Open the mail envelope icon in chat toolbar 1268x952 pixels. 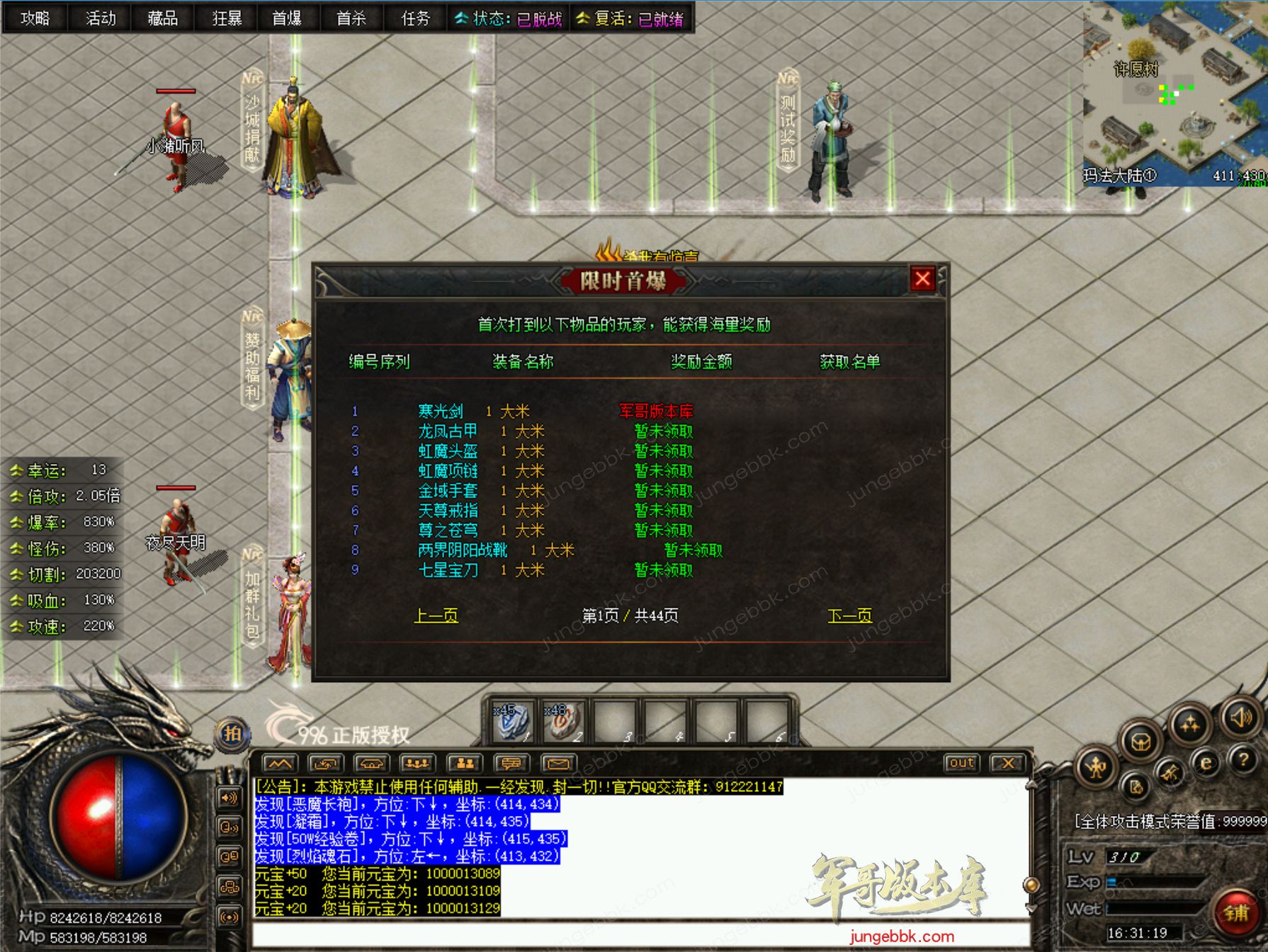point(558,762)
